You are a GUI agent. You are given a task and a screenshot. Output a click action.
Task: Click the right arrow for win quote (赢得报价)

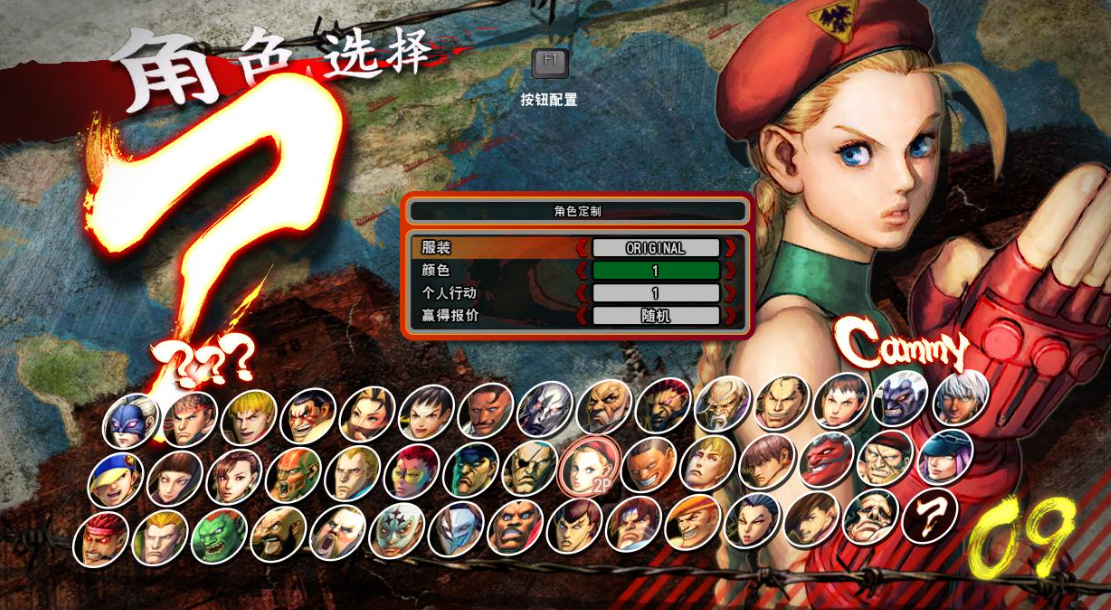731,316
